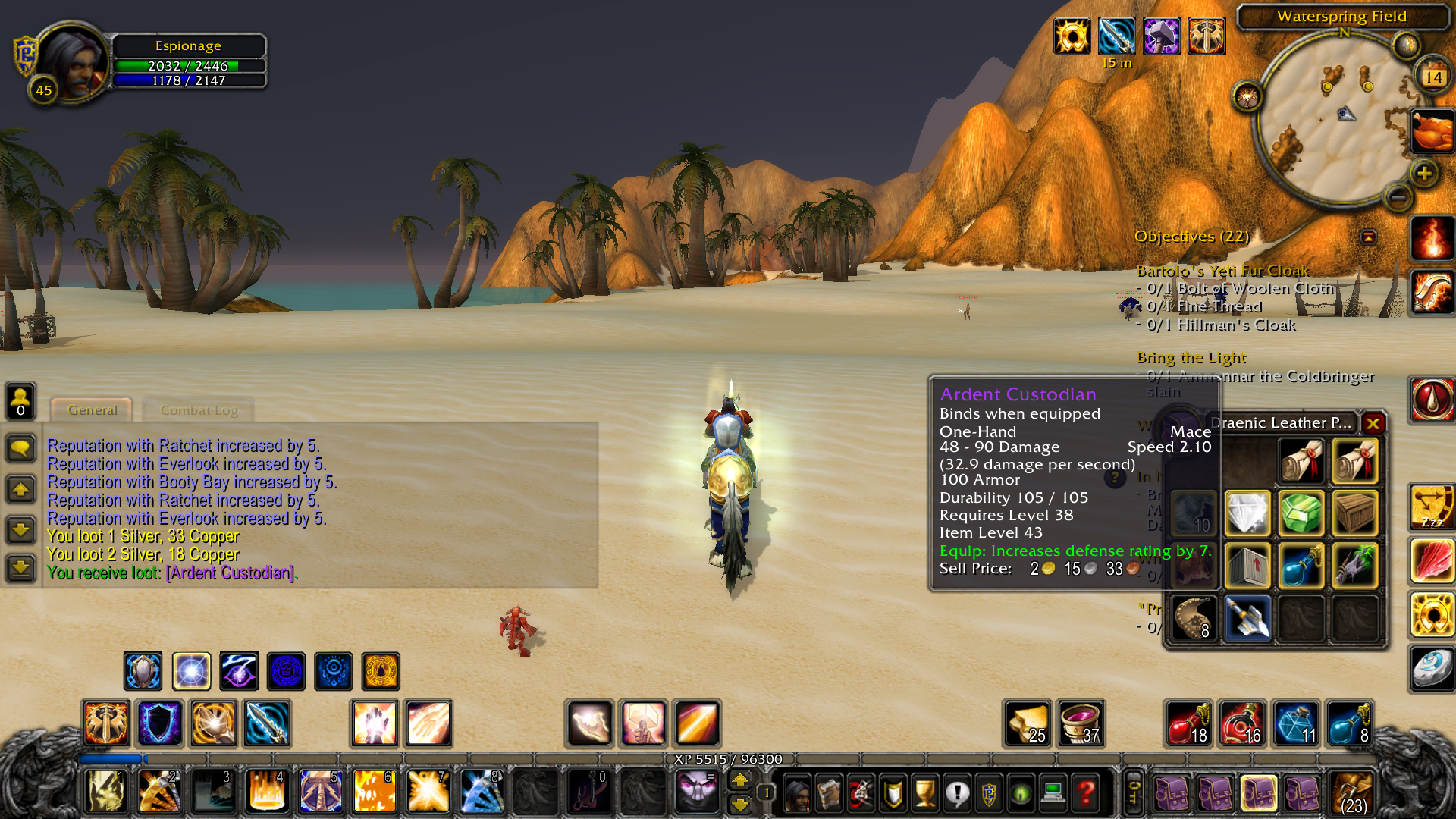Zoom out the minimap with the minus button

[1398, 199]
